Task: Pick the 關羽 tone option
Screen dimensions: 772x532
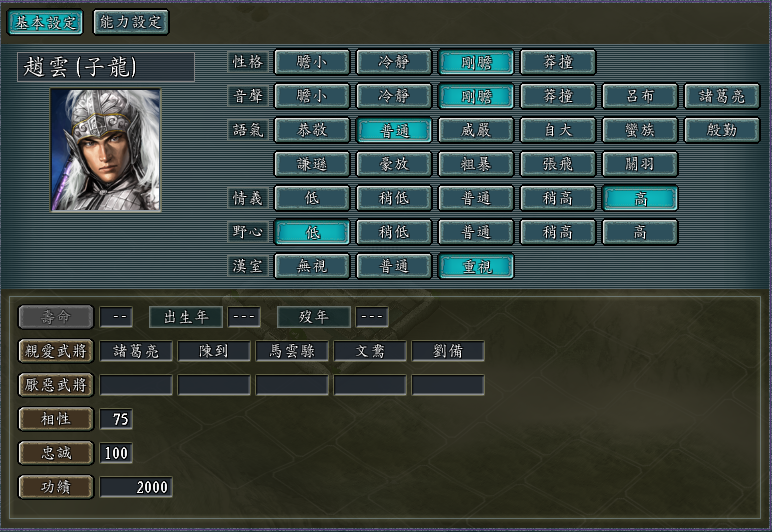Action: [x=640, y=164]
